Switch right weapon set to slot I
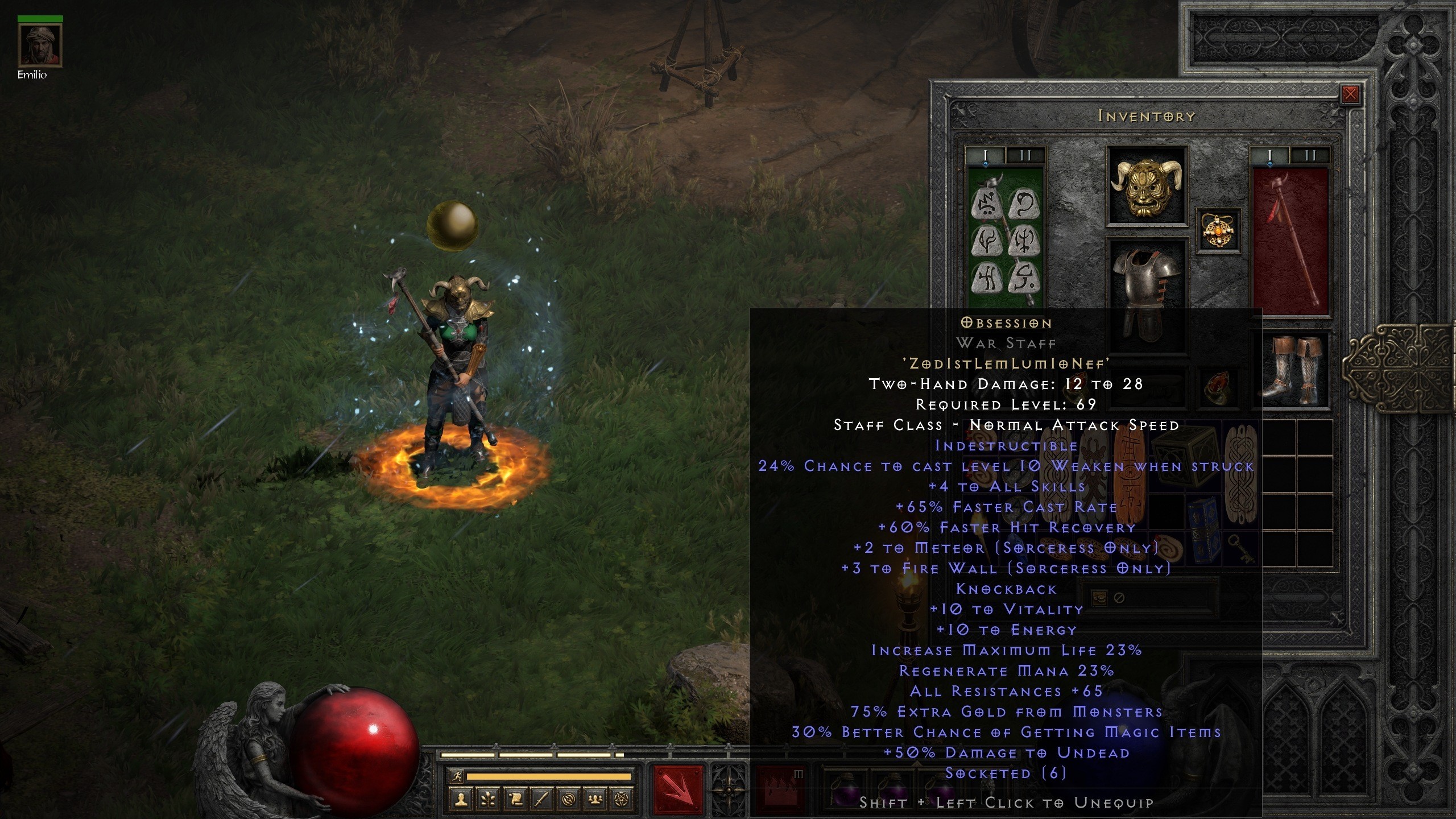1456x819 pixels. click(1270, 154)
